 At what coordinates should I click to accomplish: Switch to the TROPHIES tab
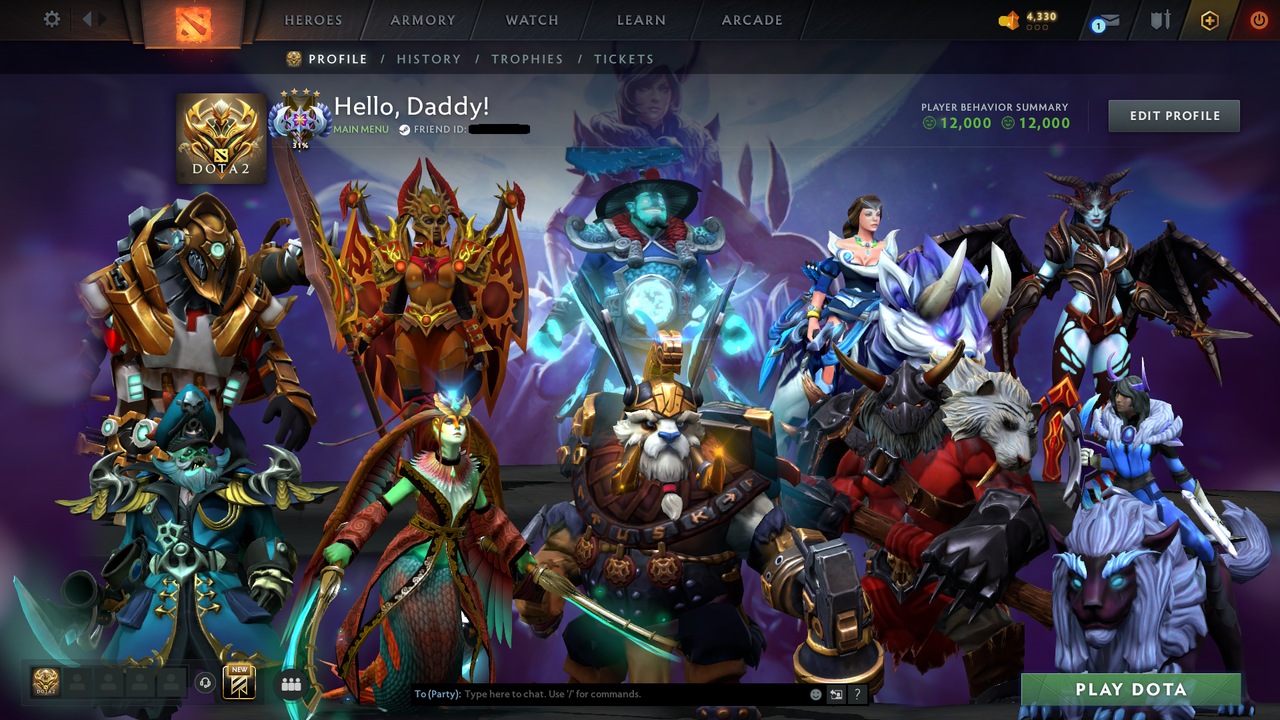(x=527, y=59)
